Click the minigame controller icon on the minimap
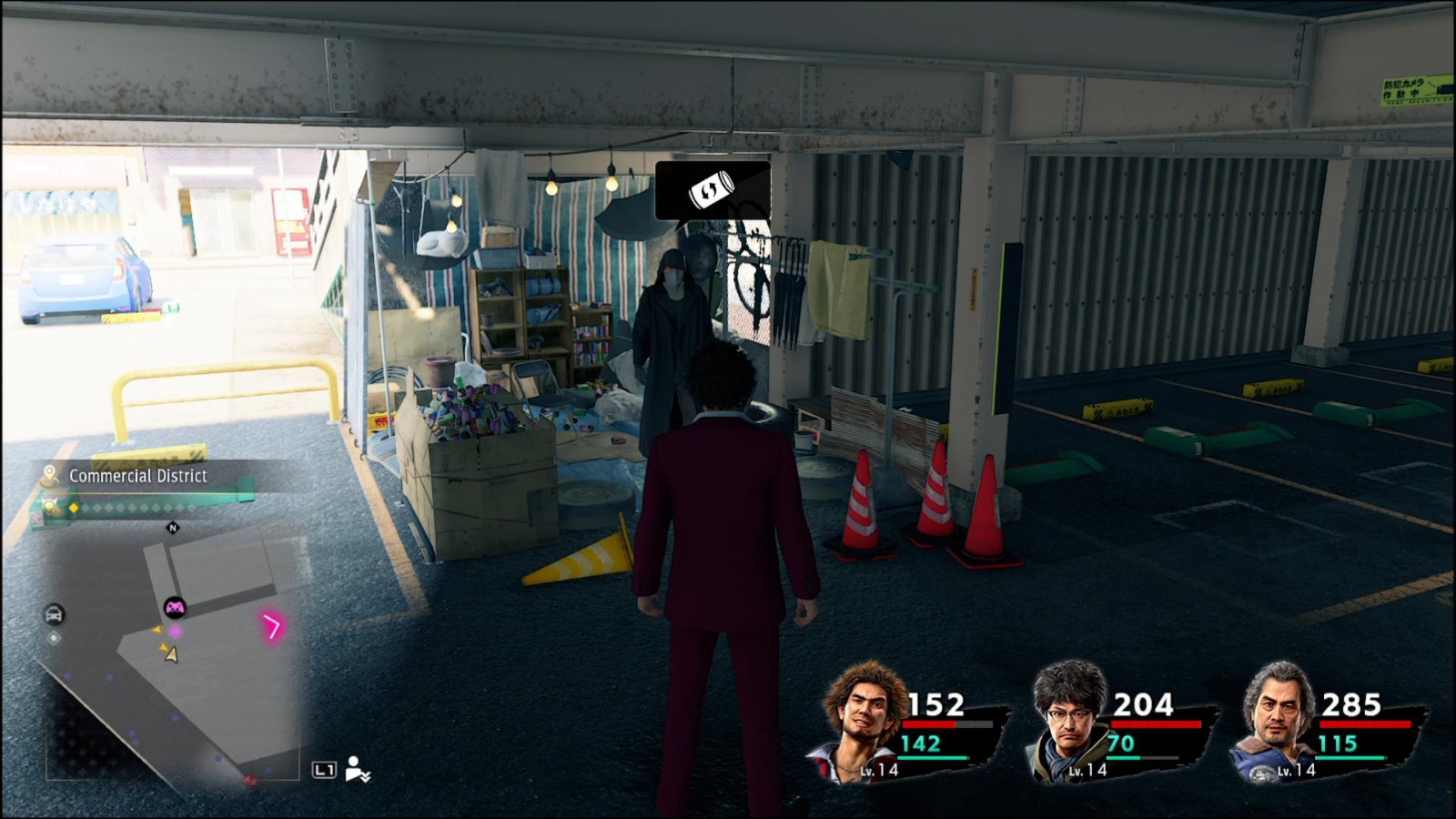The height and width of the screenshot is (819, 1456). 175,609
